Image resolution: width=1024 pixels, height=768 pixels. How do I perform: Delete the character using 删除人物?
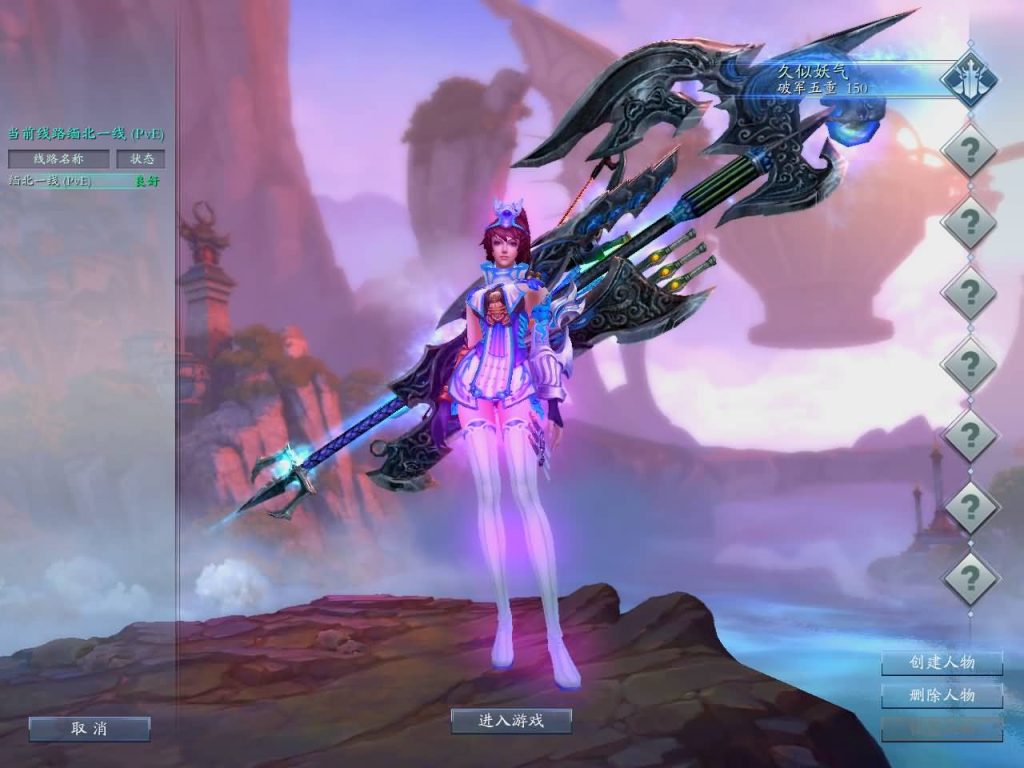941,695
